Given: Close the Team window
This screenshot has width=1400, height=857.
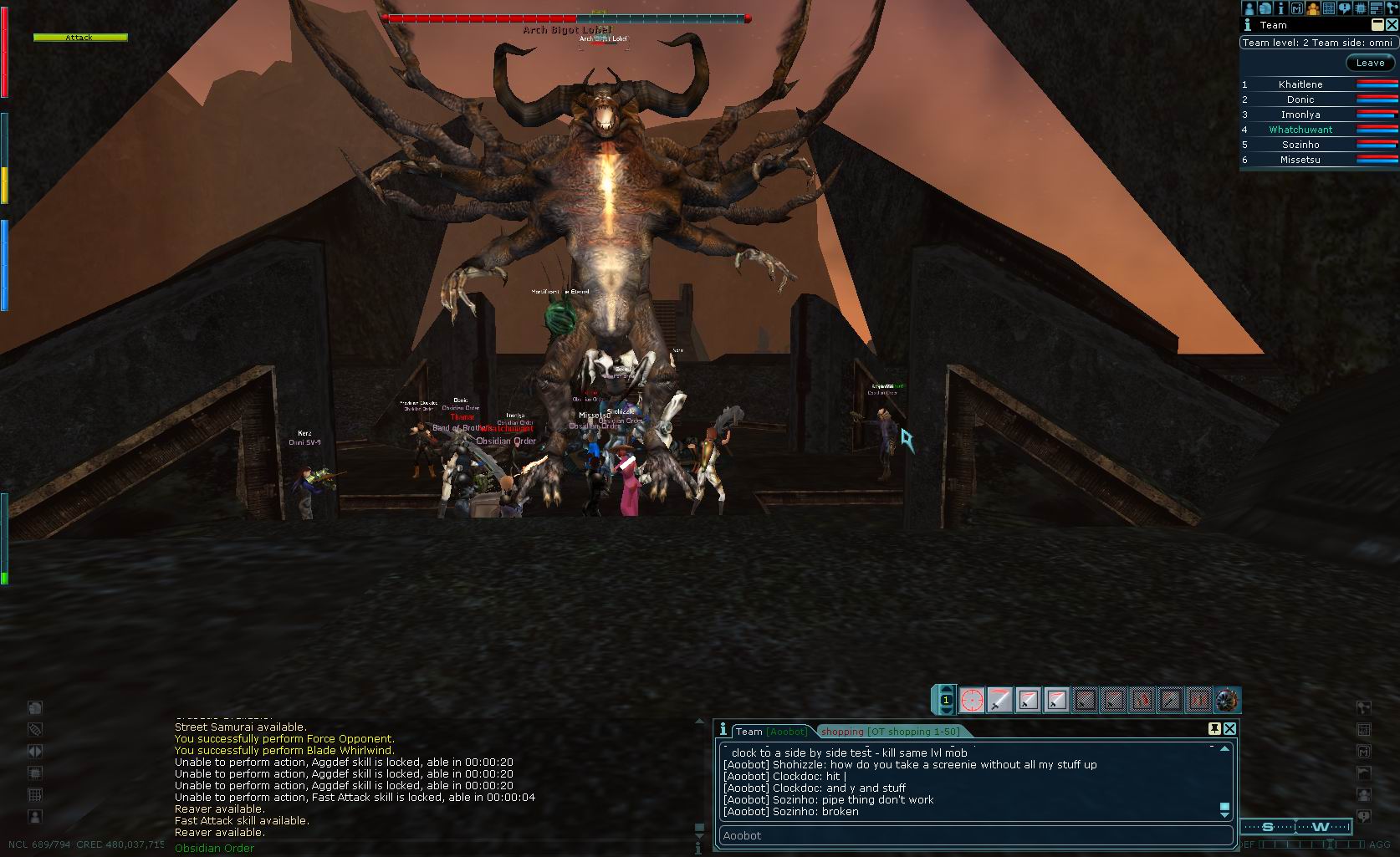Looking at the screenshot, I should point(1392,25).
